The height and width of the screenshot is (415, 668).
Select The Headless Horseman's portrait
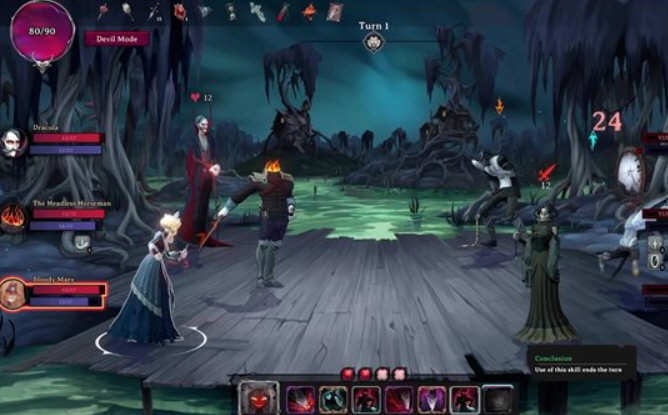coord(13,217)
